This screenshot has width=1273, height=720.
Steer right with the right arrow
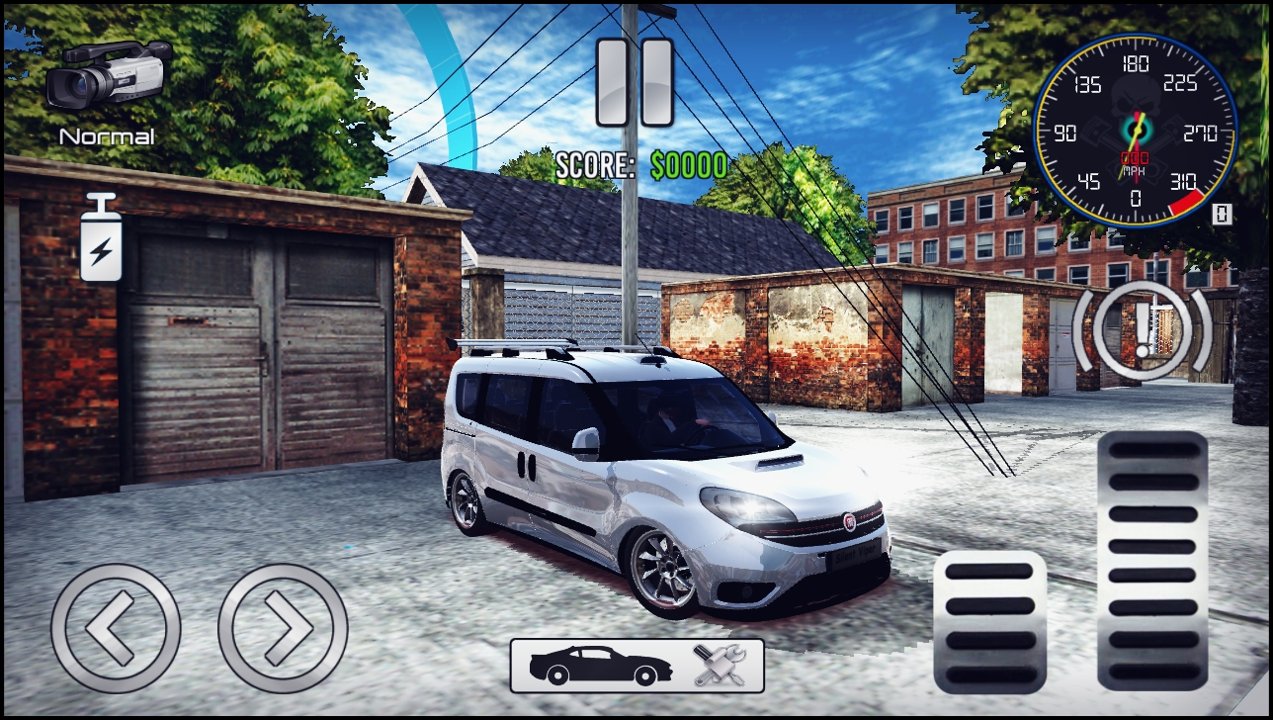[x=283, y=628]
